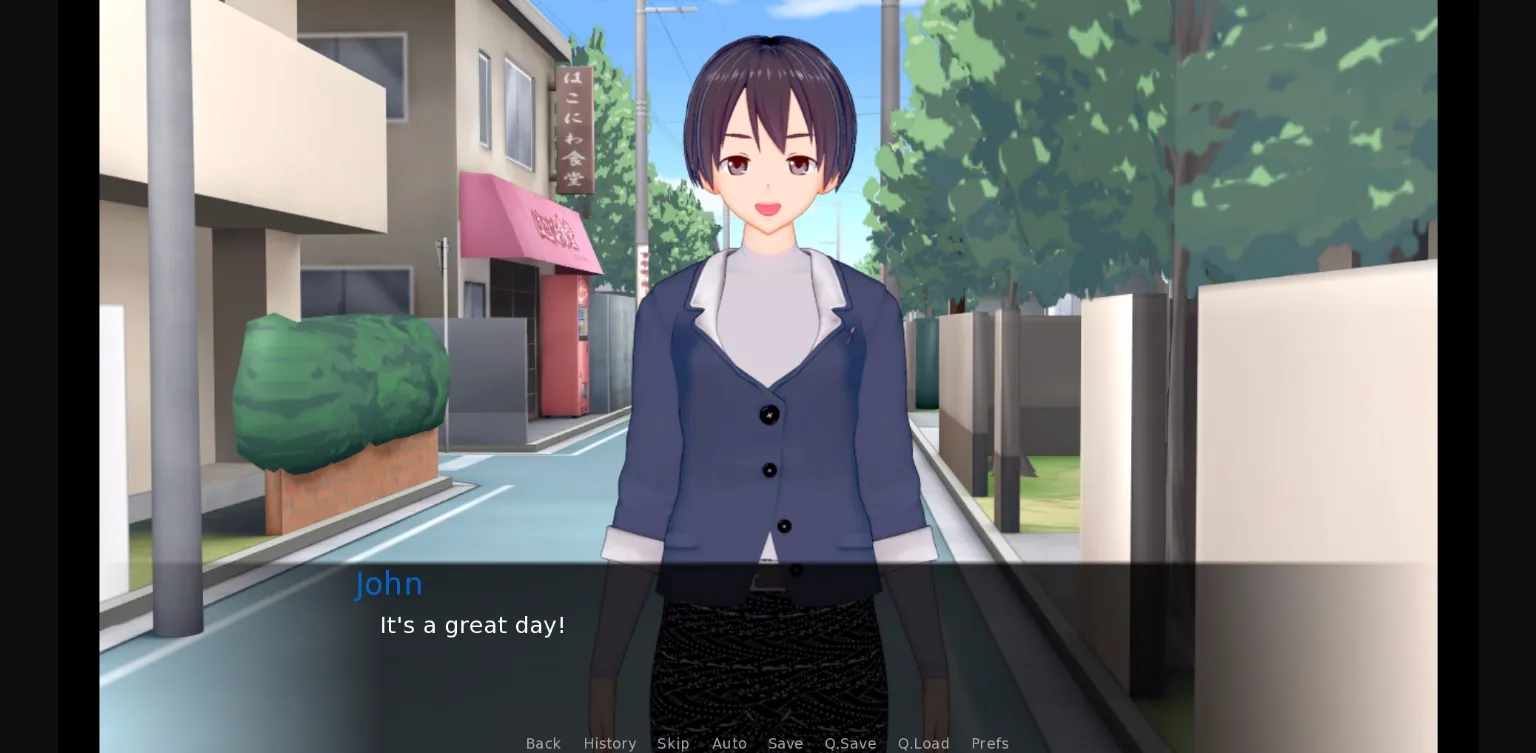Open the Prefs settings screen
This screenshot has height=753, width=1536.
pos(989,743)
